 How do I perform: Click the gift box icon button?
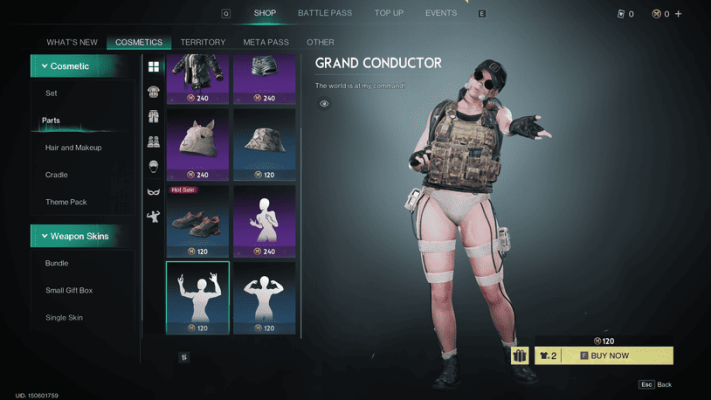(520, 355)
